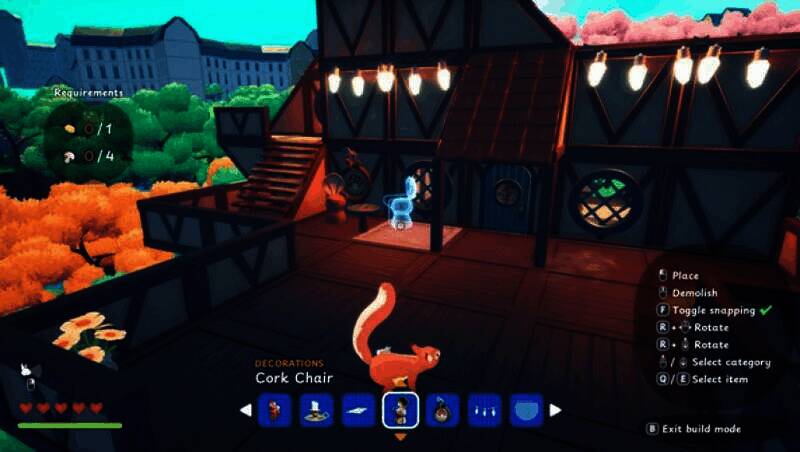Show next decoration items with right arrow
Viewport: 800px width, 452px height.
(556, 410)
